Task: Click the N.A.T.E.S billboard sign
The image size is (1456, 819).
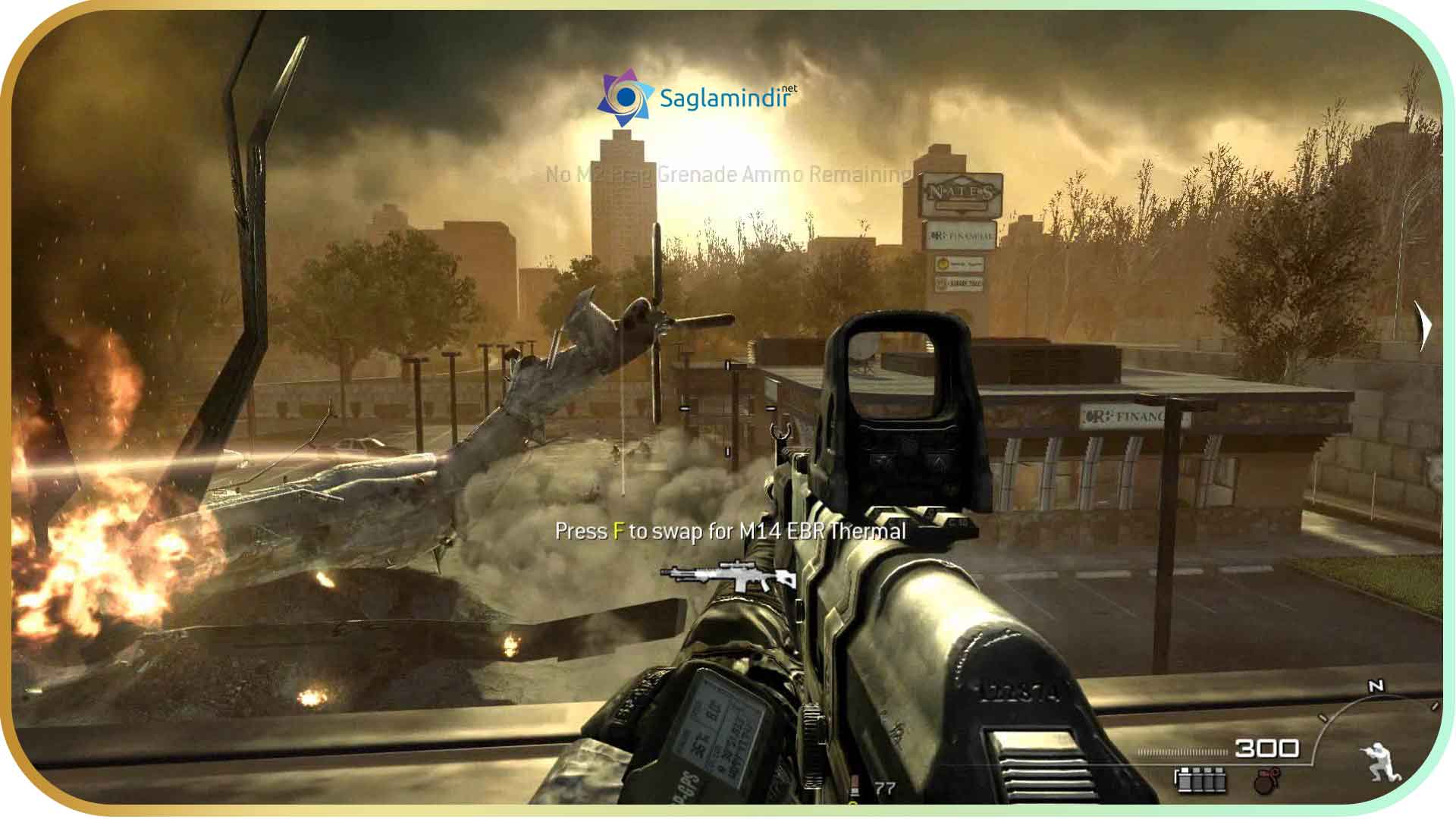Action: click(x=961, y=192)
